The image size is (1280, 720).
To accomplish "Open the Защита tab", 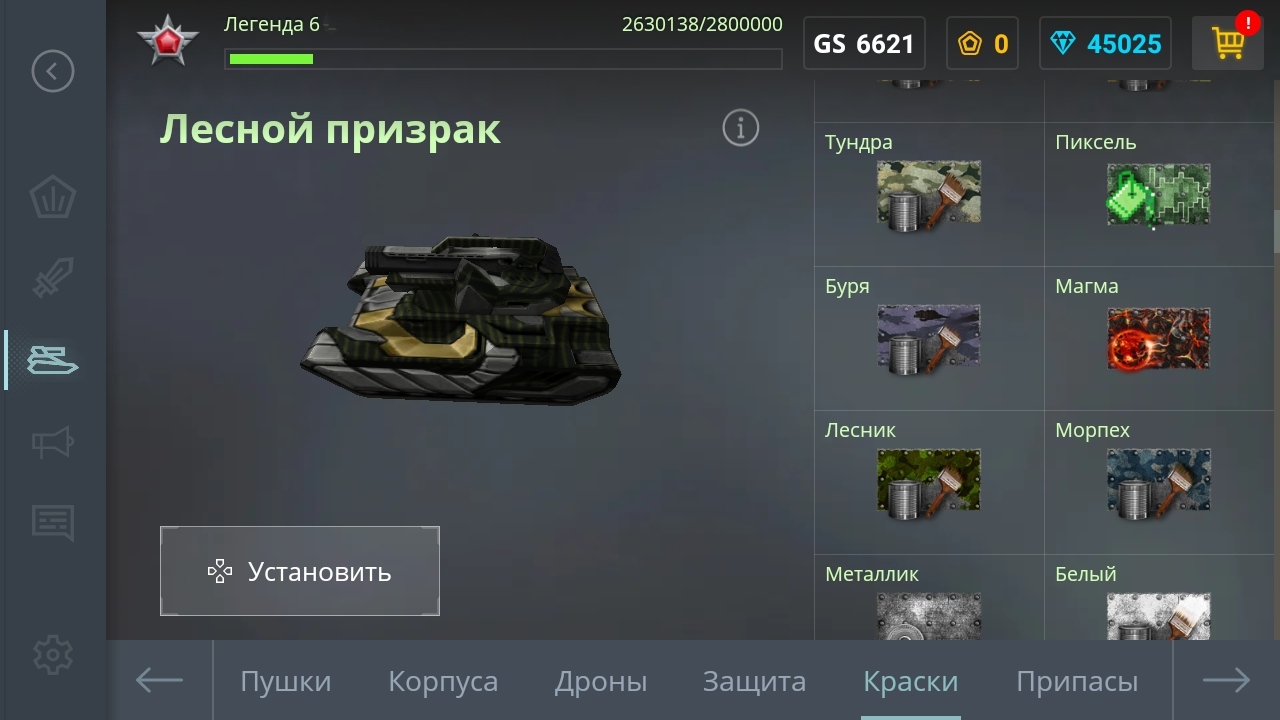I will [754, 682].
